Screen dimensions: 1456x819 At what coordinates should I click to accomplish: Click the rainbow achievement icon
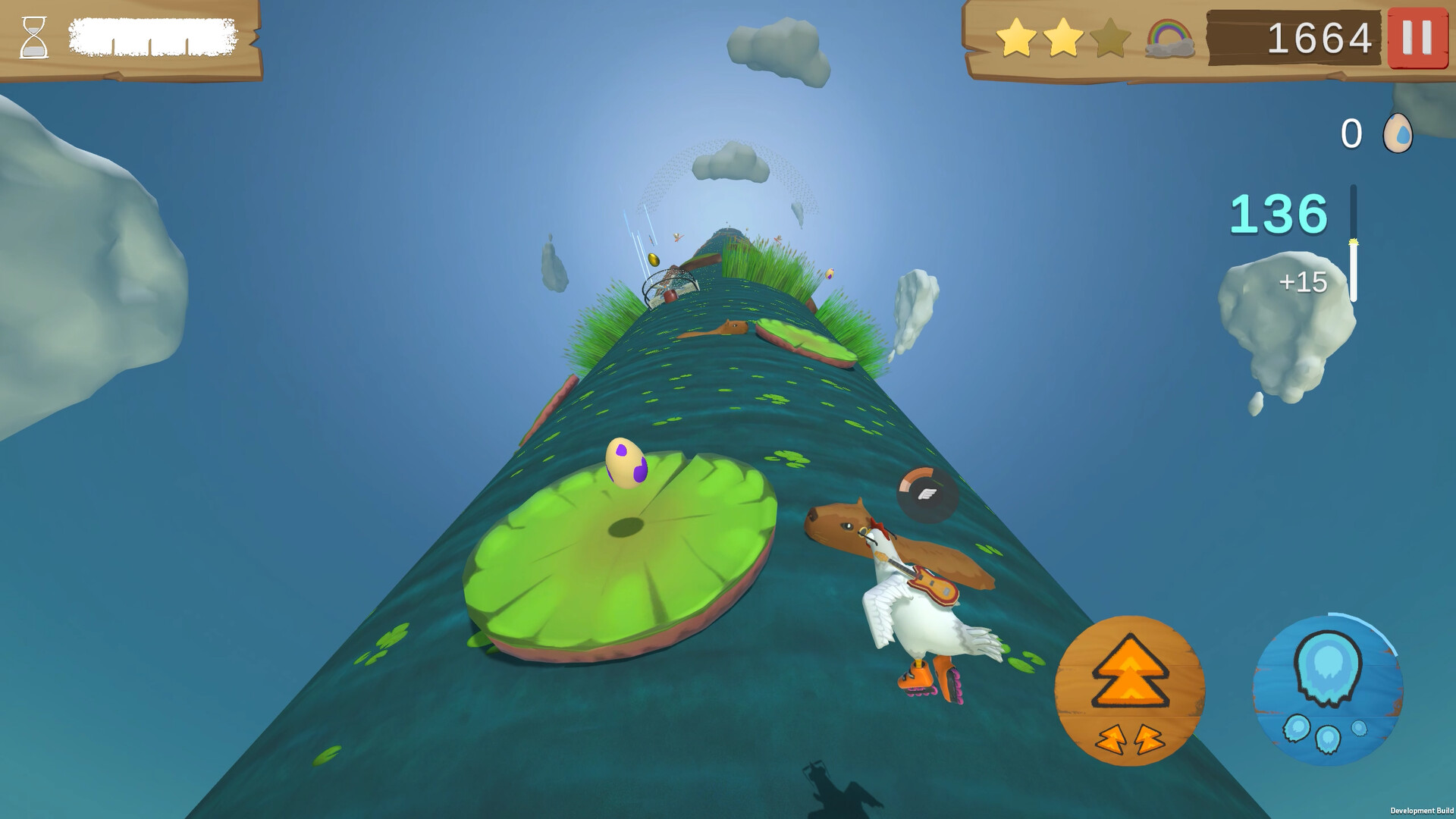pyautogui.click(x=1169, y=36)
